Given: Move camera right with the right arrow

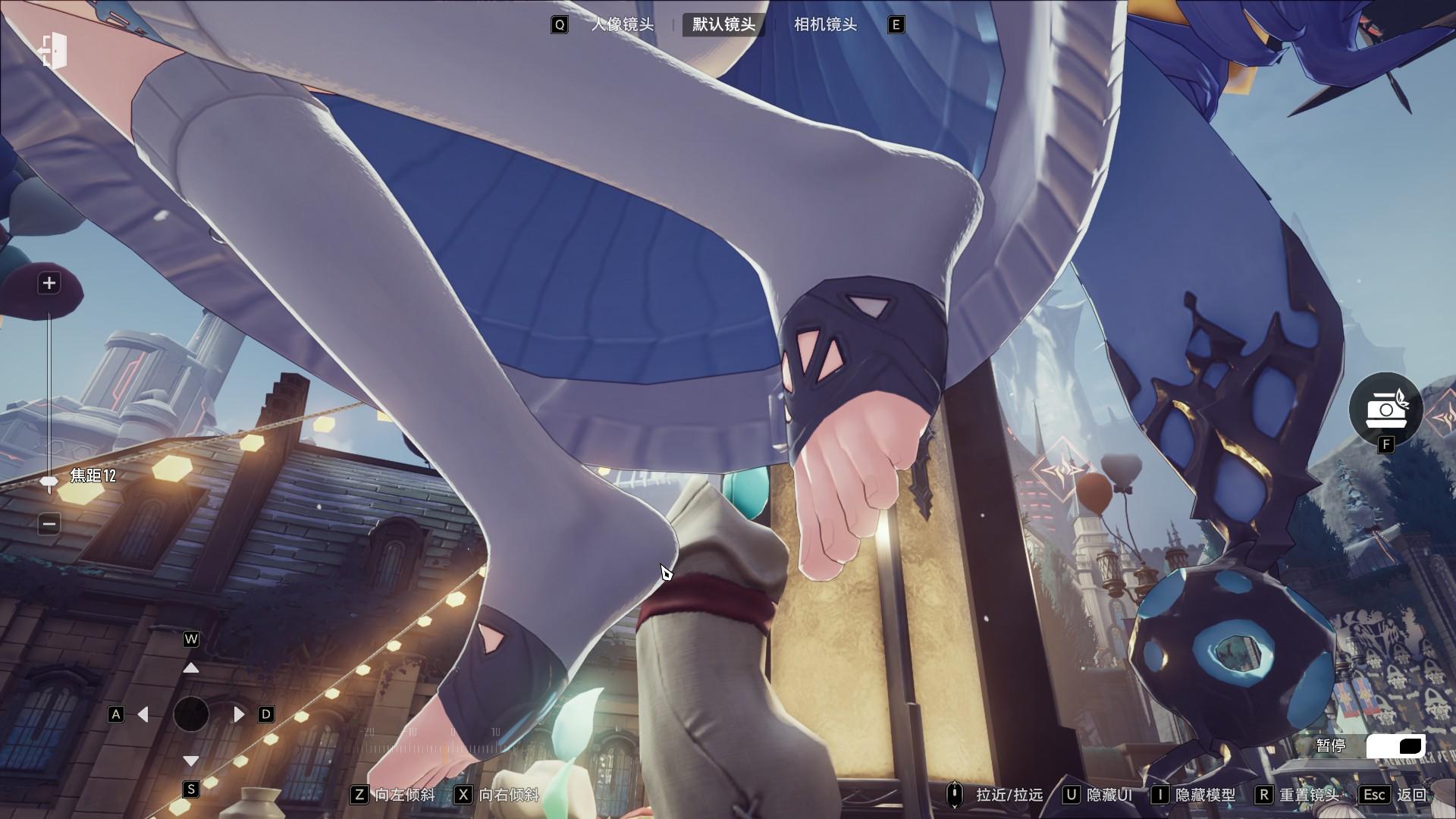Looking at the screenshot, I should 239,714.
